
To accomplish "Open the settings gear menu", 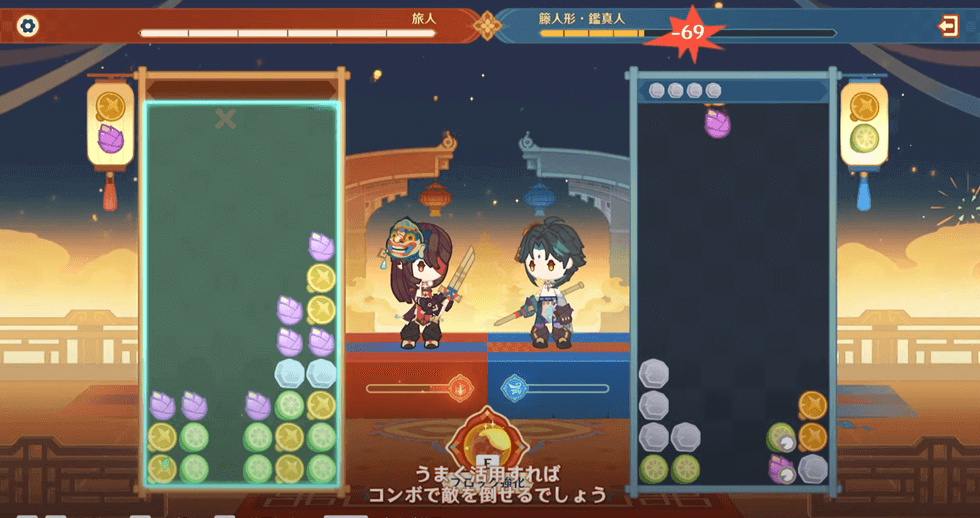I will 28,26.
